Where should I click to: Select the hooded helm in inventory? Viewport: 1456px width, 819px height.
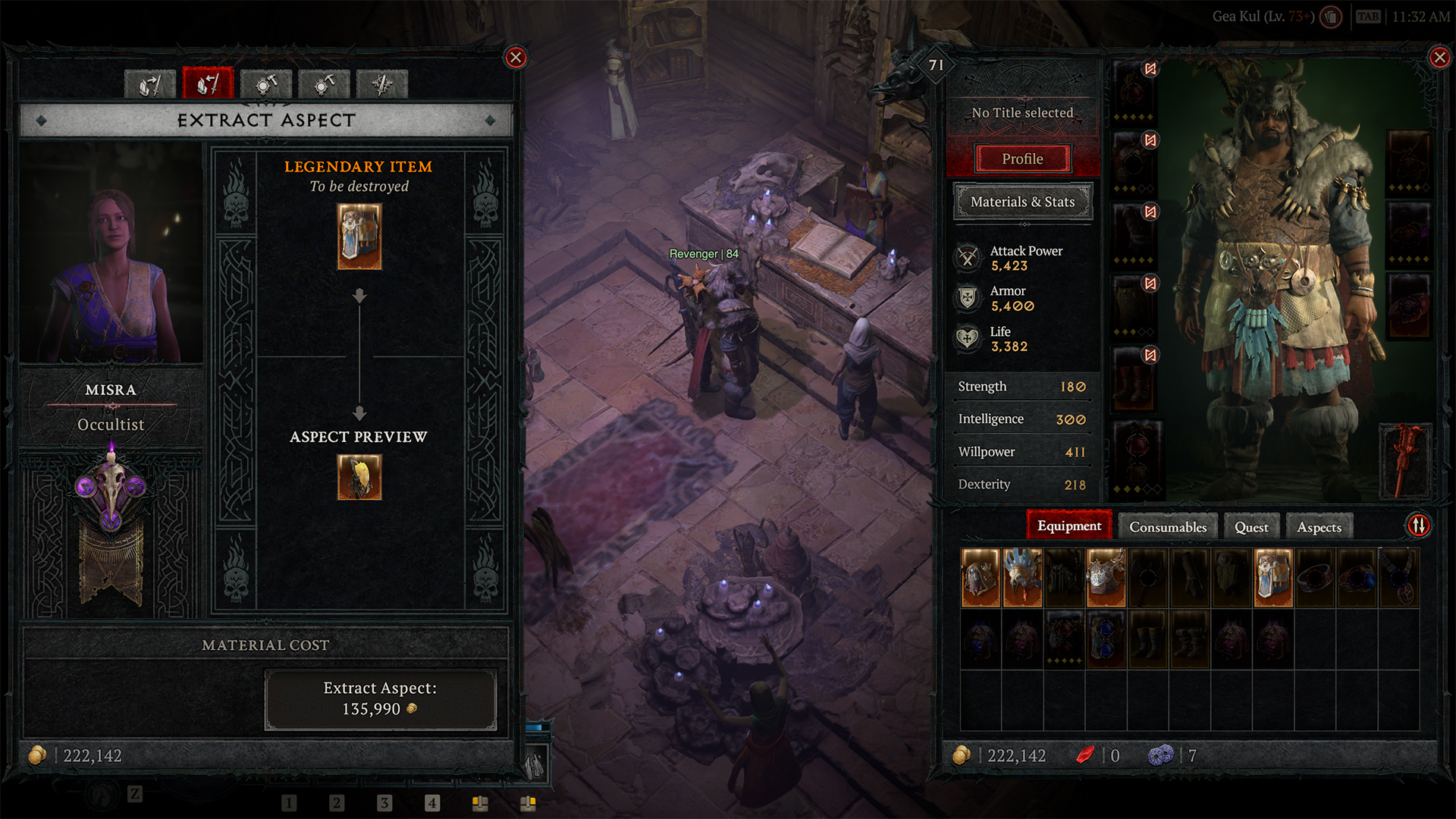[981, 578]
